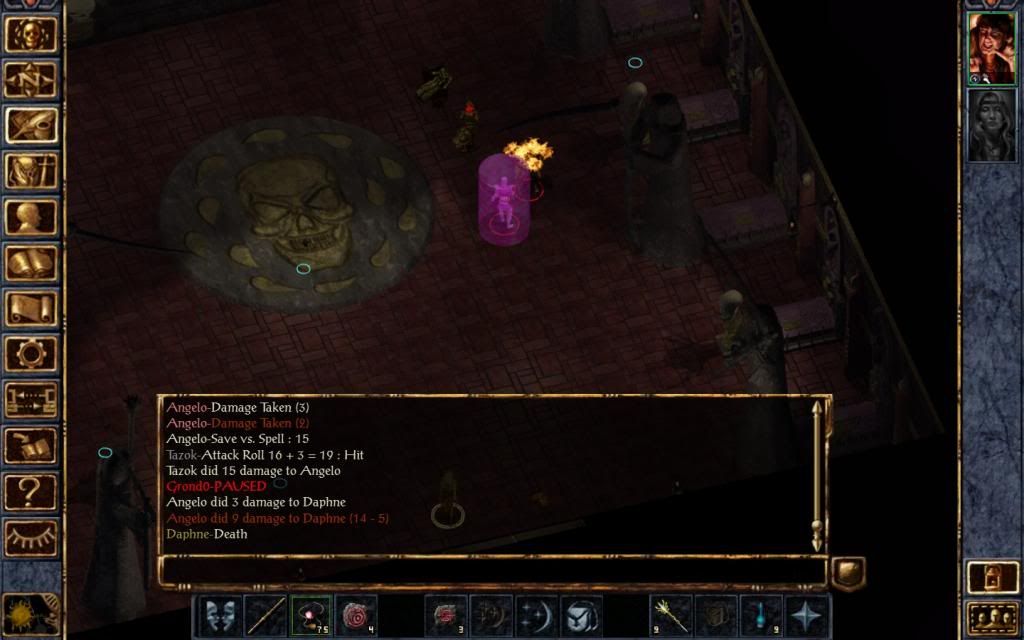Use the blue potion quick item
This screenshot has width=1024, height=640.
pos(760,616)
